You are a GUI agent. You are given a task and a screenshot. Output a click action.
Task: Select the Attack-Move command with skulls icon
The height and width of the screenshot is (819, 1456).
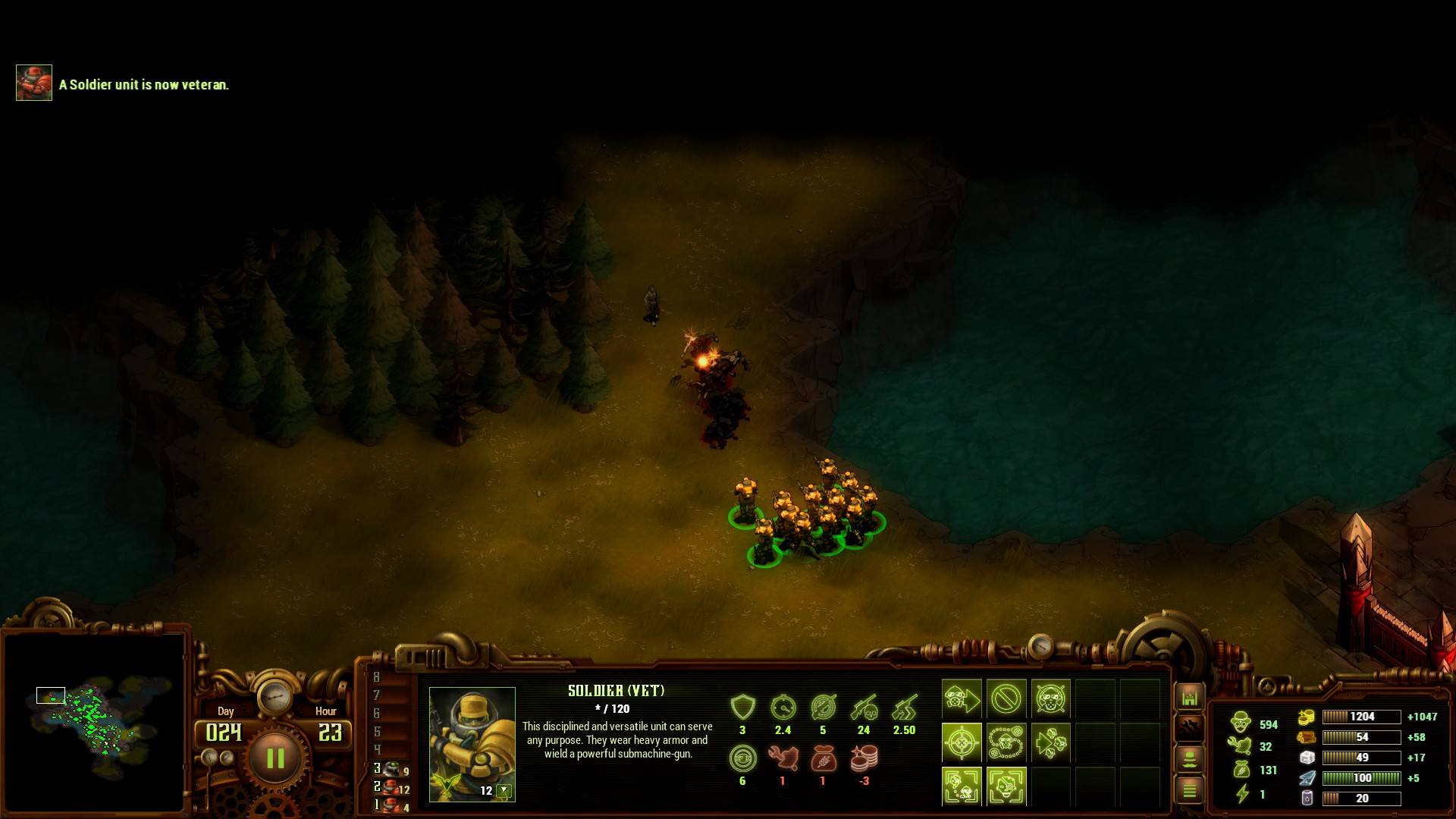point(1051,742)
